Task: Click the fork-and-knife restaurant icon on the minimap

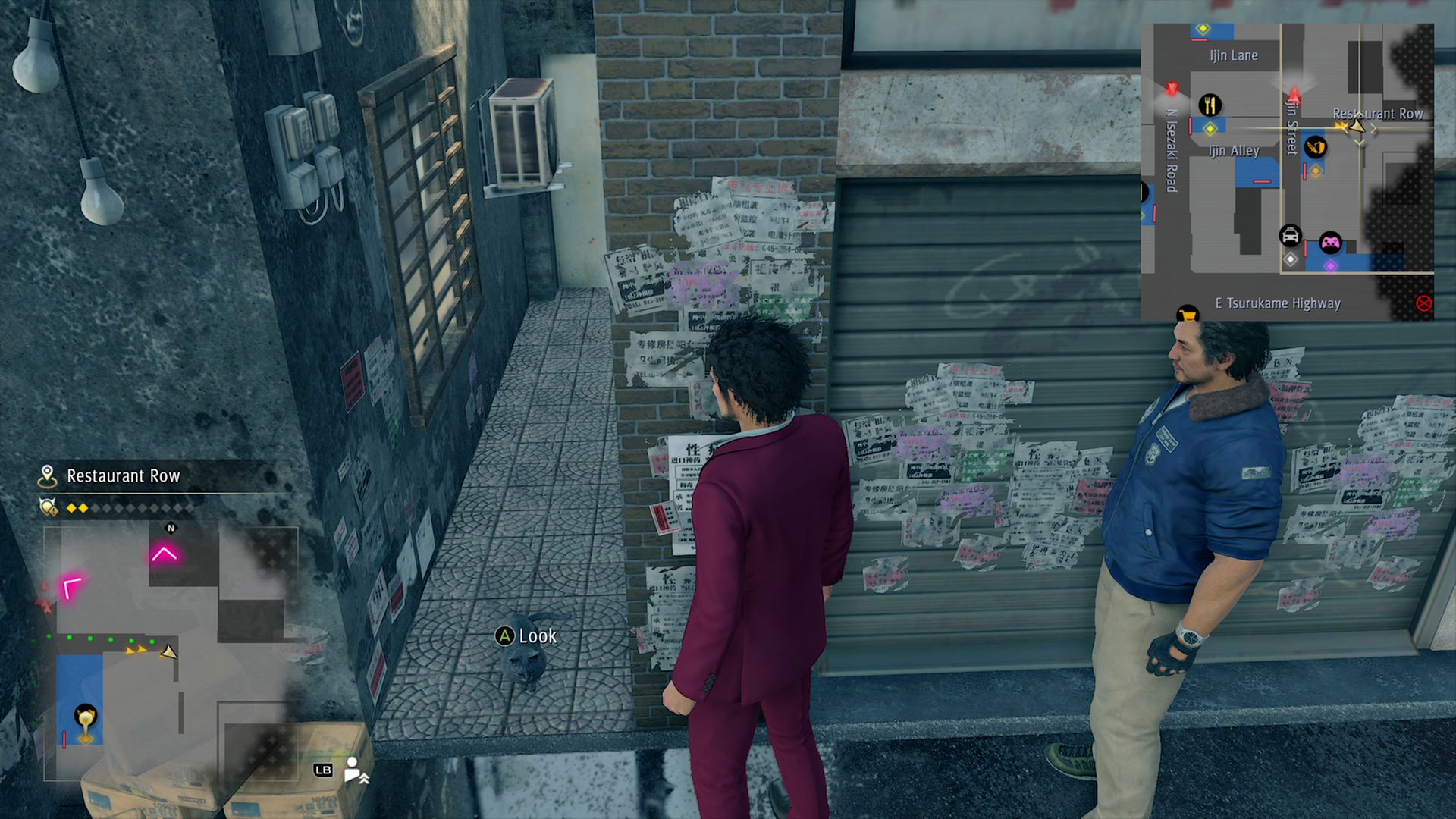Action: tap(1210, 104)
